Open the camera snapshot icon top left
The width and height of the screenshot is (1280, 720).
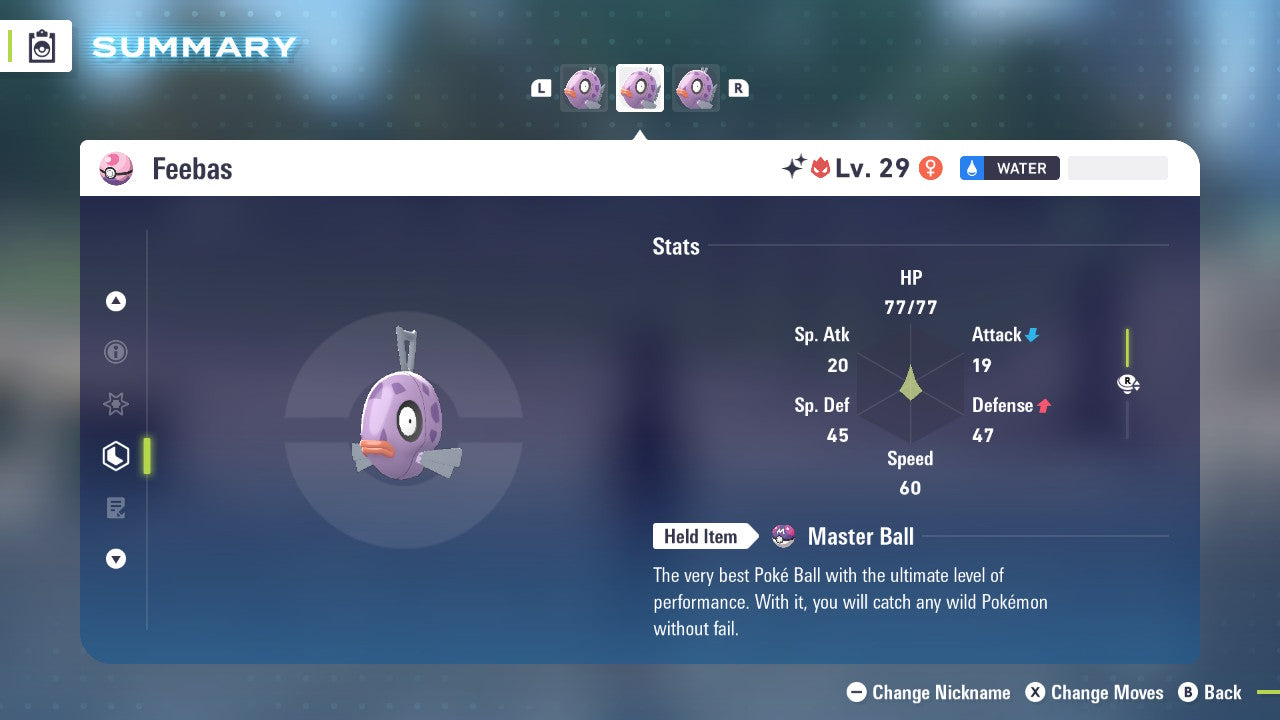[x=40, y=45]
